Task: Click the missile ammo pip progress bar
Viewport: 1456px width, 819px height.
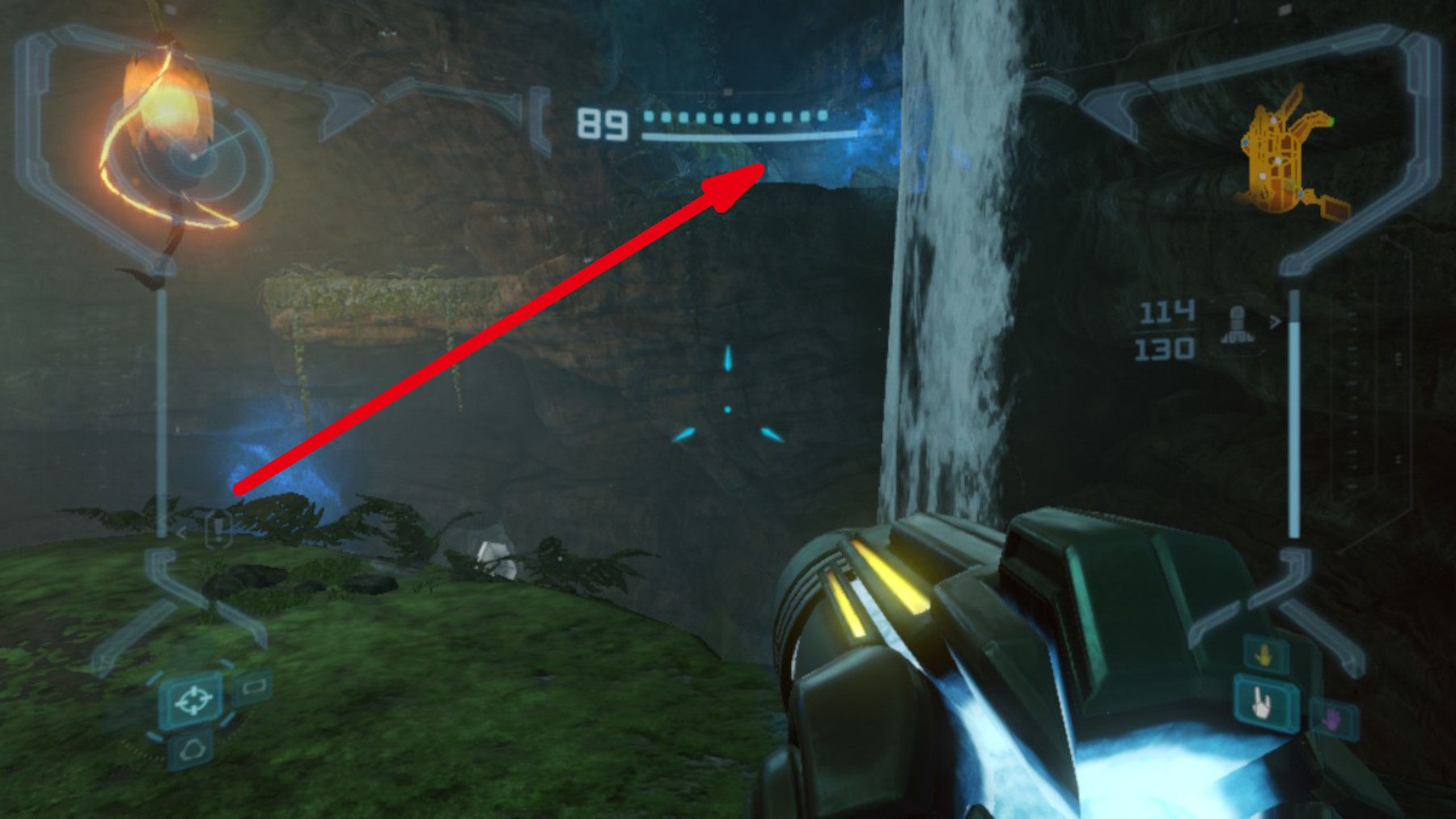Action: pyautogui.click(x=736, y=117)
